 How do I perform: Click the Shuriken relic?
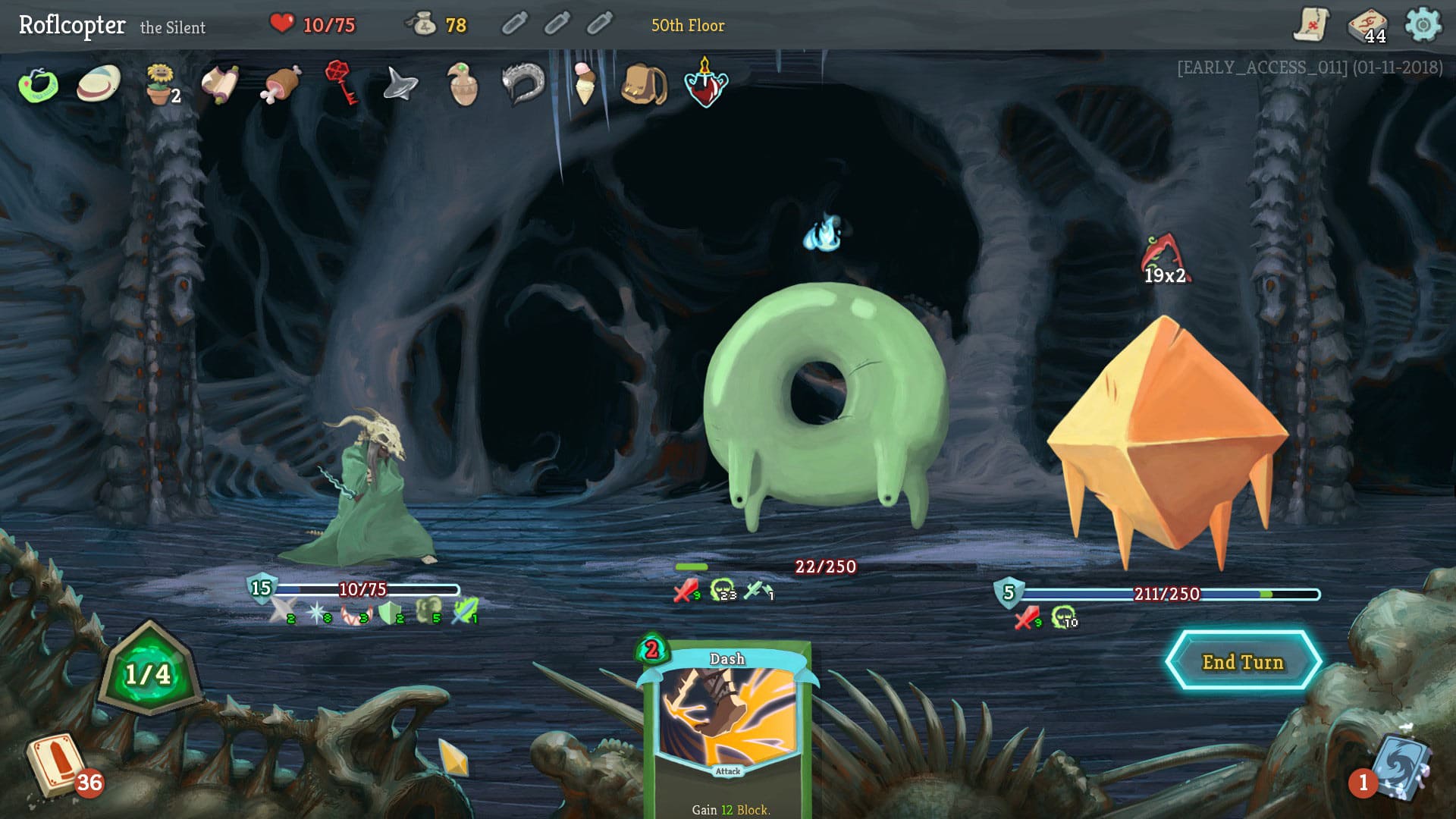[400, 85]
